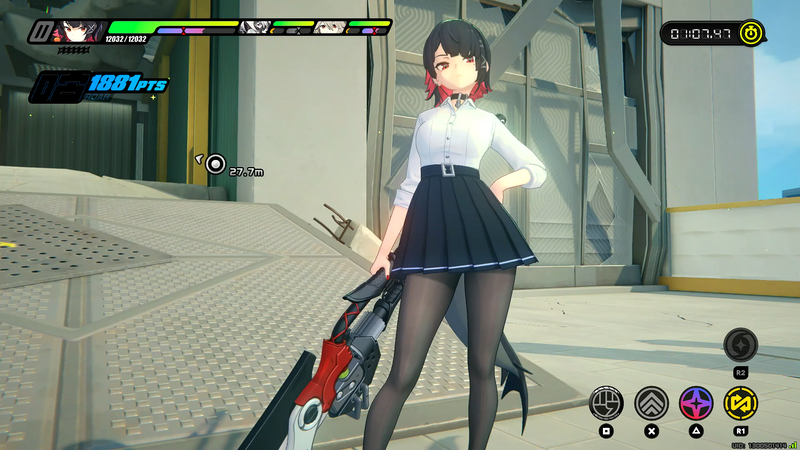Activate the dark swirl ultimate icon
The height and width of the screenshot is (450, 800).
(741, 345)
